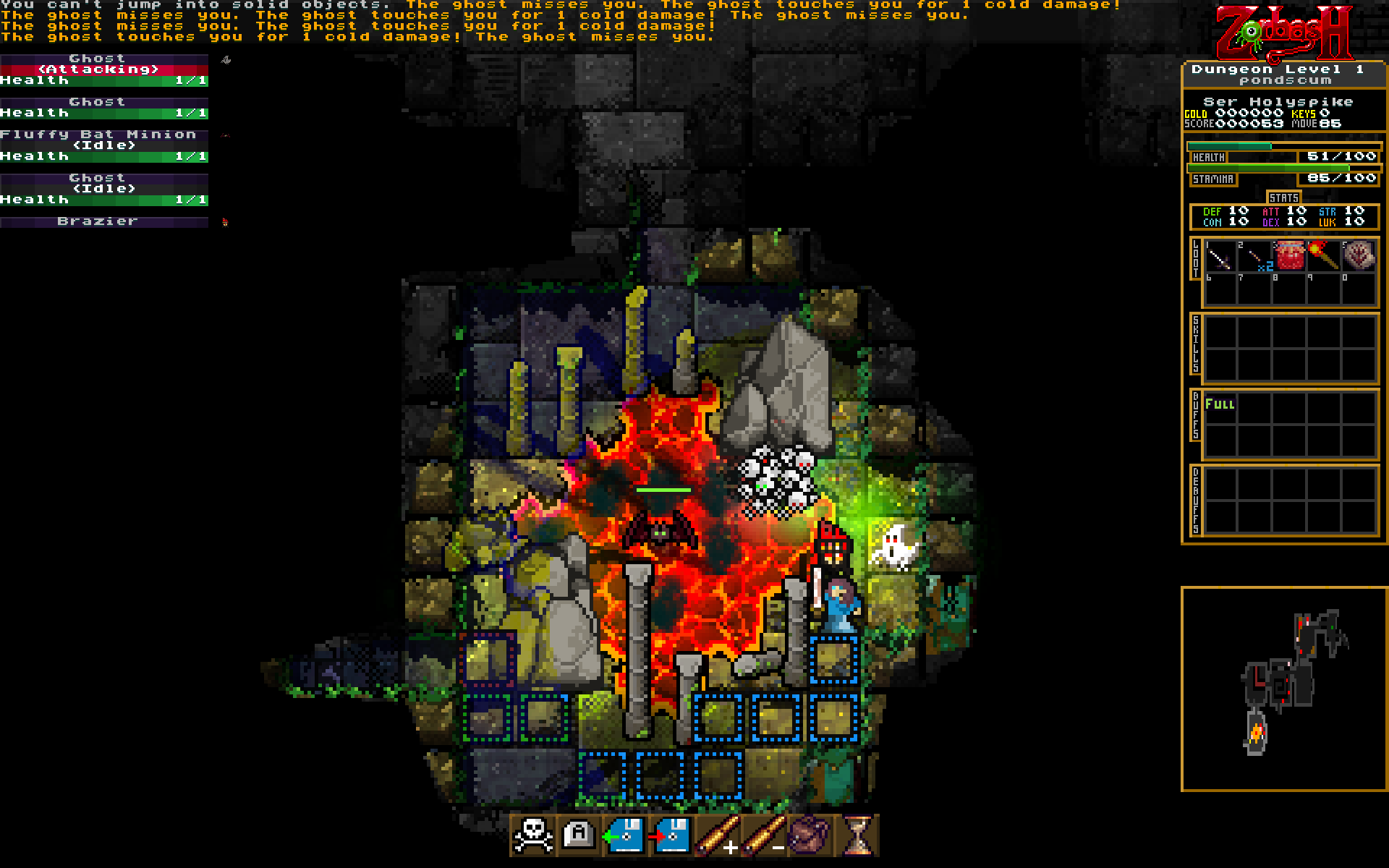Click the skull and crossbones toolbar button
The width and height of the screenshot is (1389, 868).
coord(533,835)
